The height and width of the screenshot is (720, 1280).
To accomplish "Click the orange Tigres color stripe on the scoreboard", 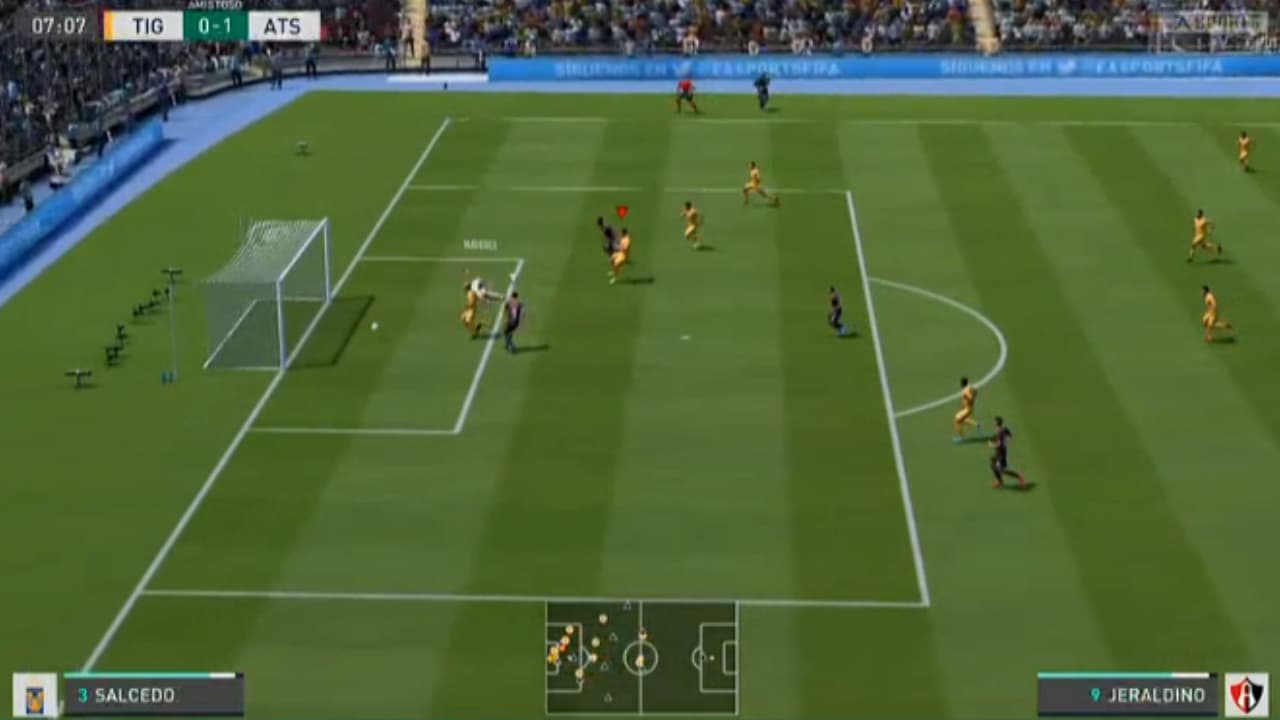I will 108,26.
